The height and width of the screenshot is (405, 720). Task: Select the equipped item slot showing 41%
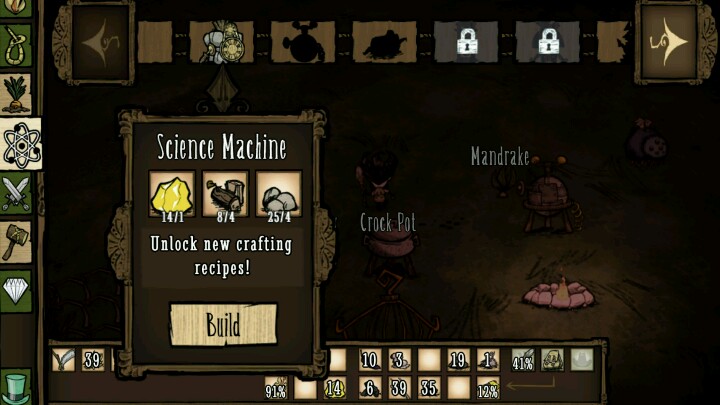tap(522, 361)
